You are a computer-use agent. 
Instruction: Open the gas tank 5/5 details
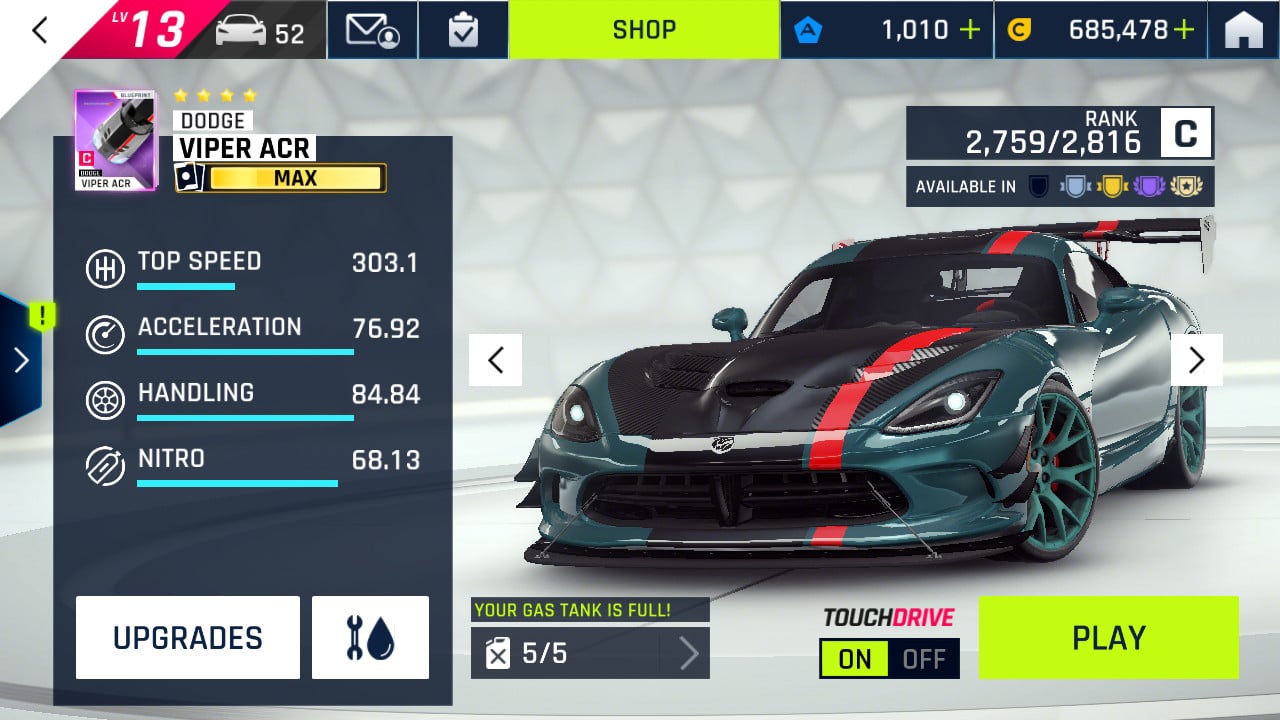[590, 653]
